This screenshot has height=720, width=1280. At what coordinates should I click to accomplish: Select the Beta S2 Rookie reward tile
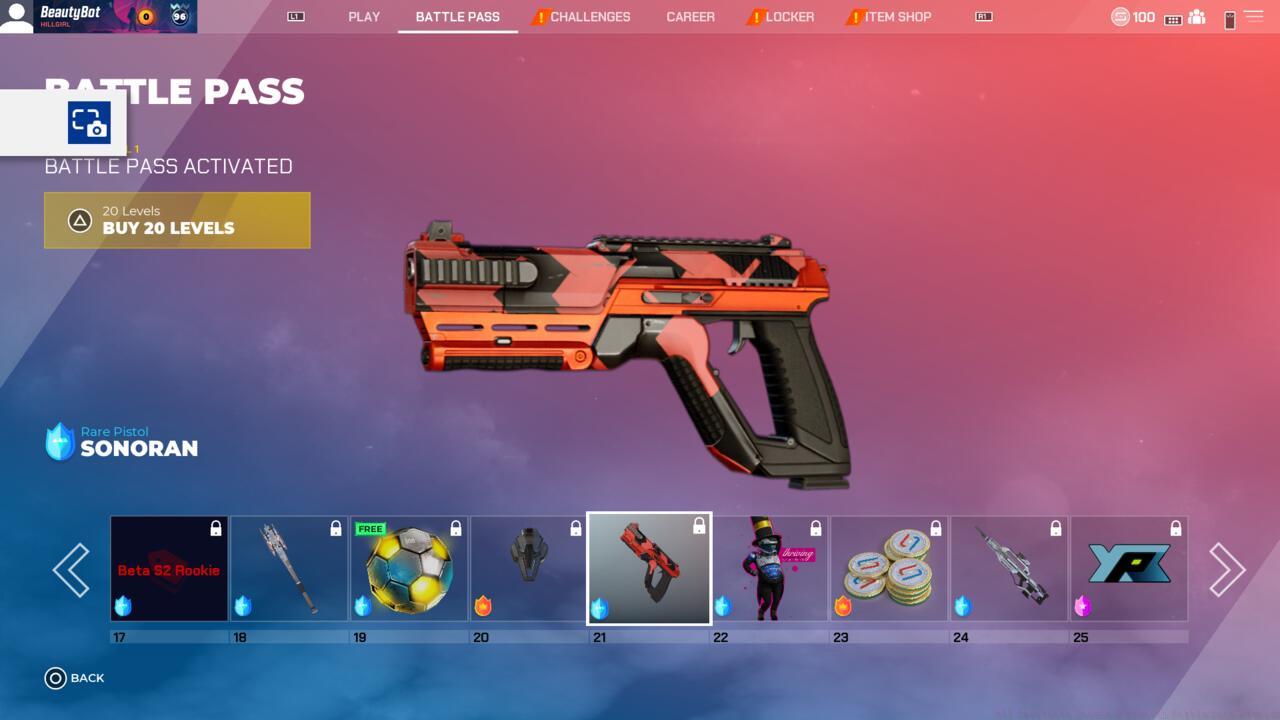[169, 569]
